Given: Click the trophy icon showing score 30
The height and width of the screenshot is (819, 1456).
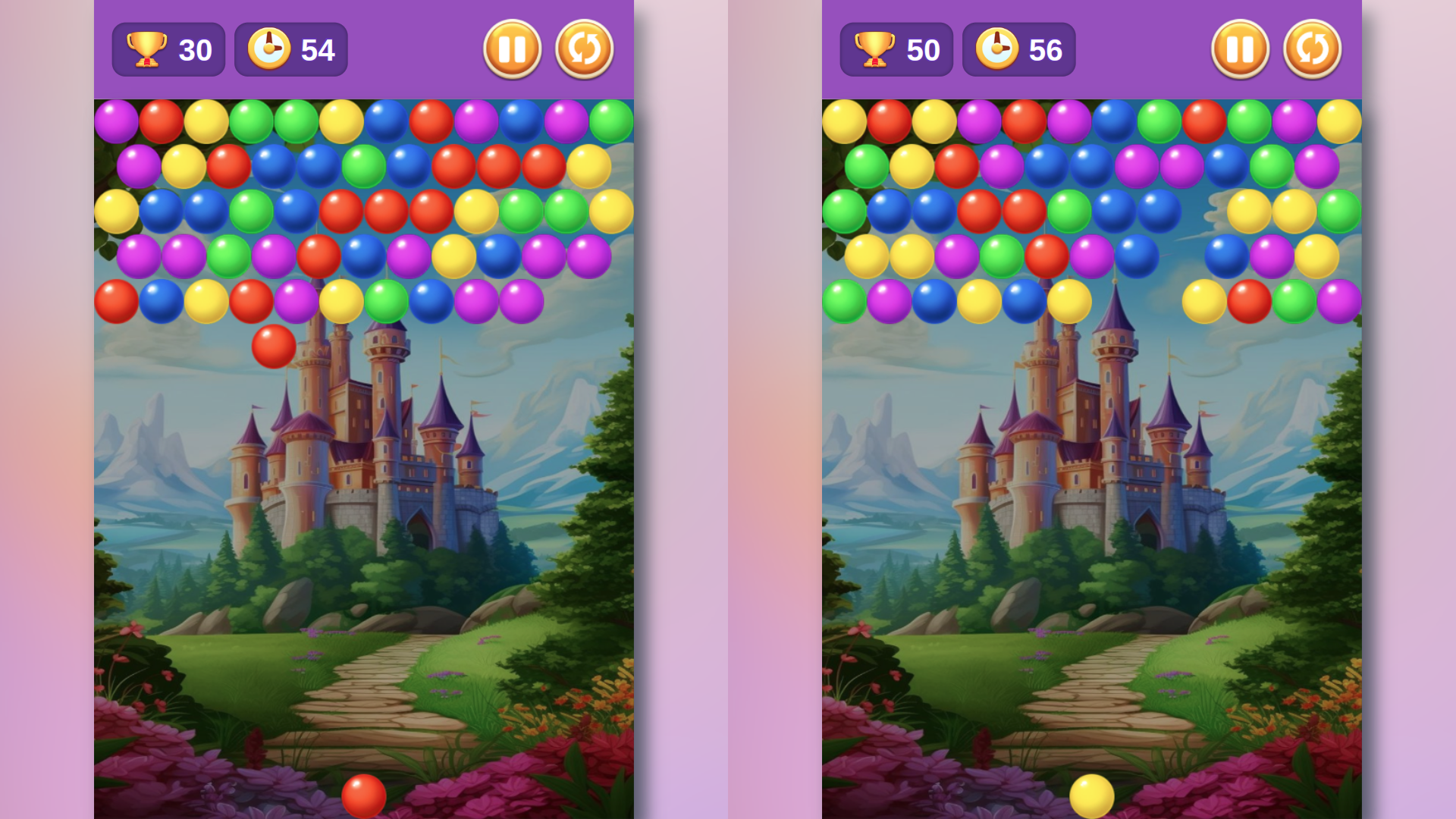Looking at the screenshot, I should (146, 49).
